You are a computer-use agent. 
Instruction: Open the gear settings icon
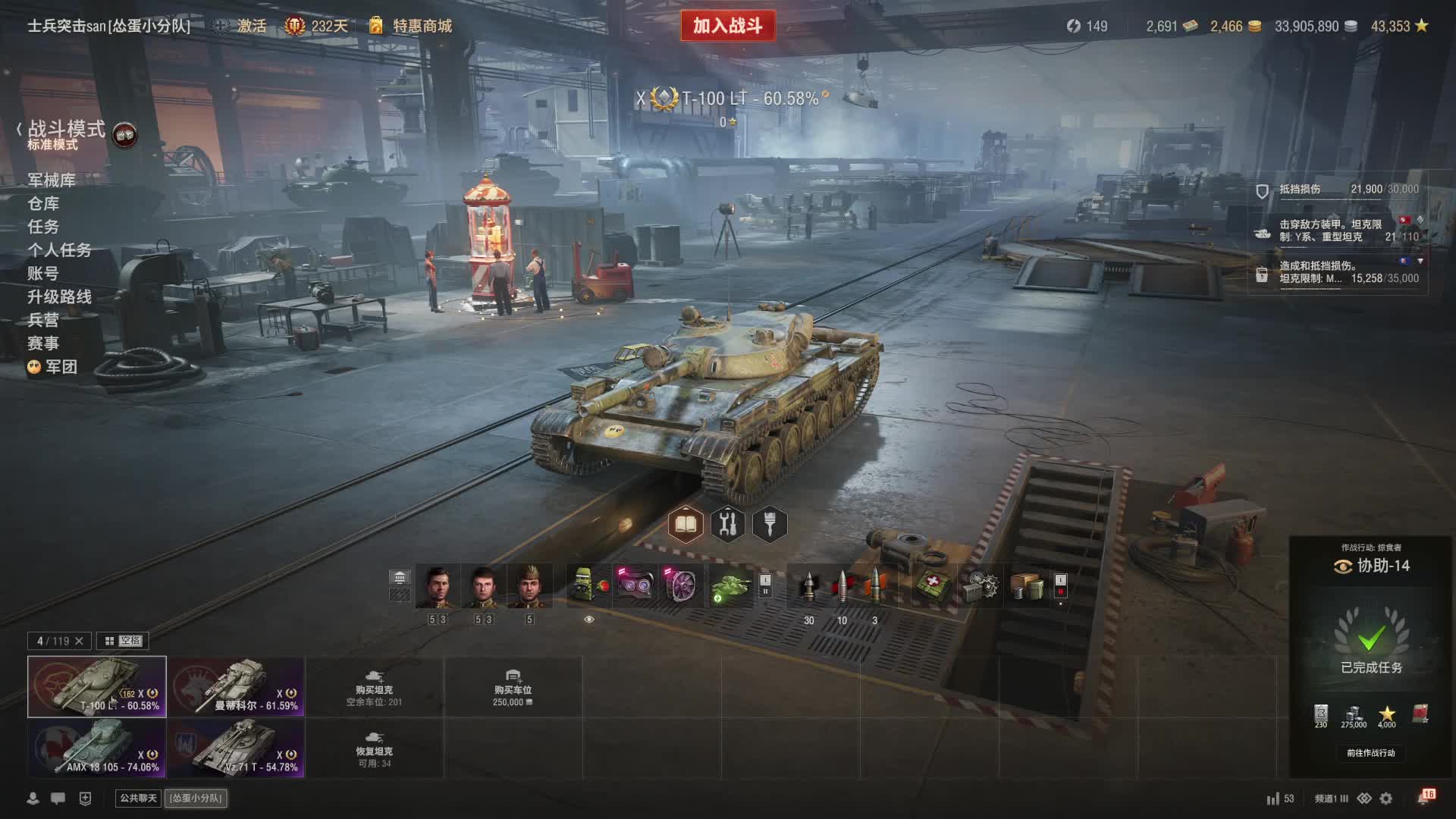tap(1386, 799)
